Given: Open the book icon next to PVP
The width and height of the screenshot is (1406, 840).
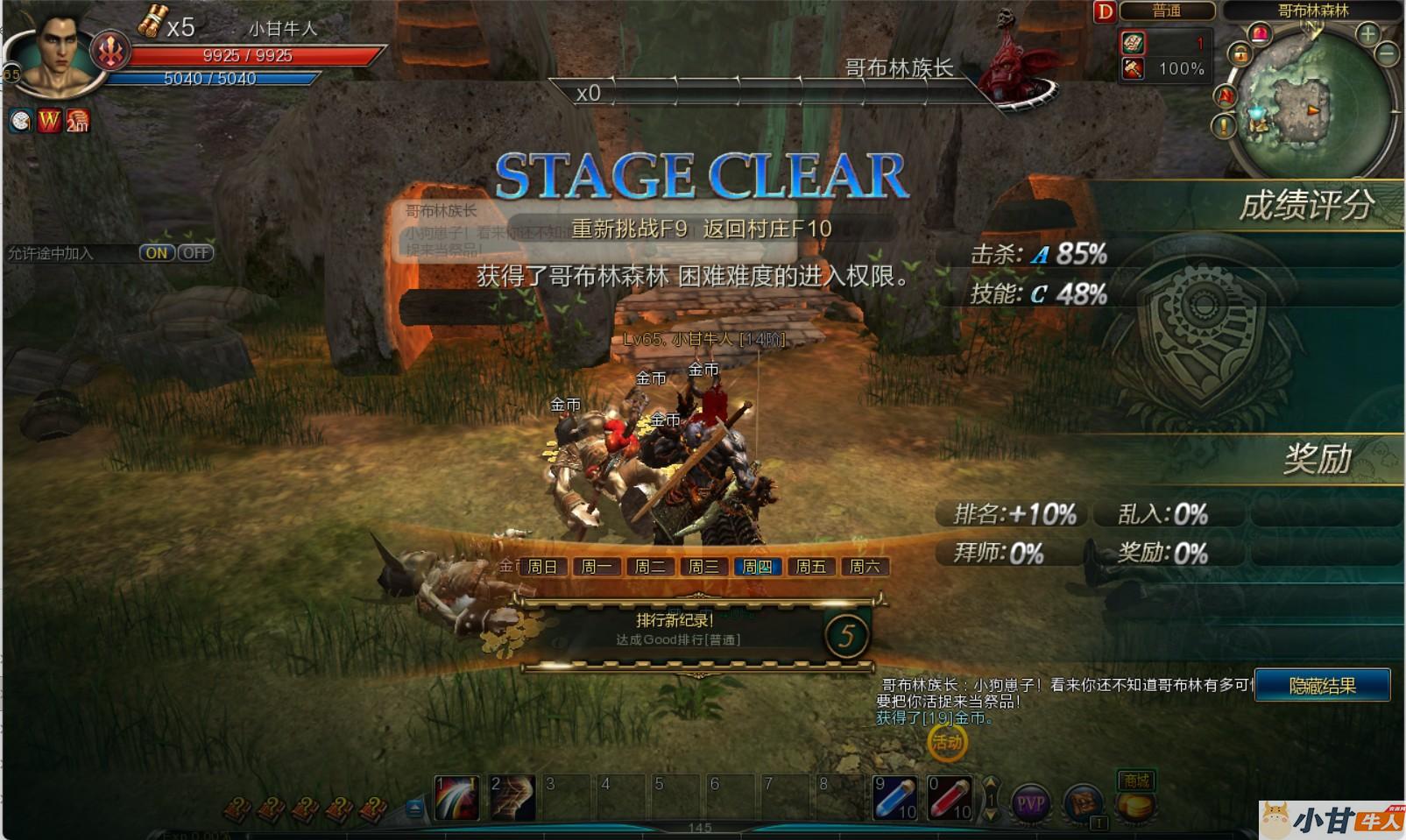Looking at the screenshot, I should pos(1084,803).
